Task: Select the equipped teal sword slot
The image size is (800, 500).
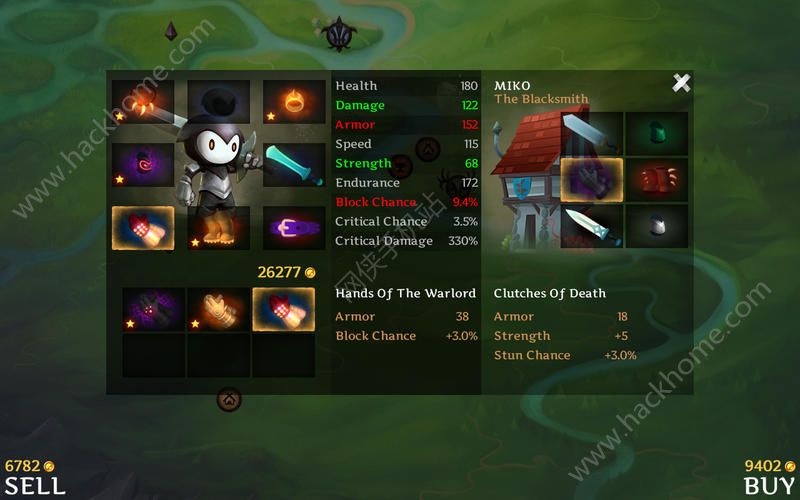Action: pos(294,164)
